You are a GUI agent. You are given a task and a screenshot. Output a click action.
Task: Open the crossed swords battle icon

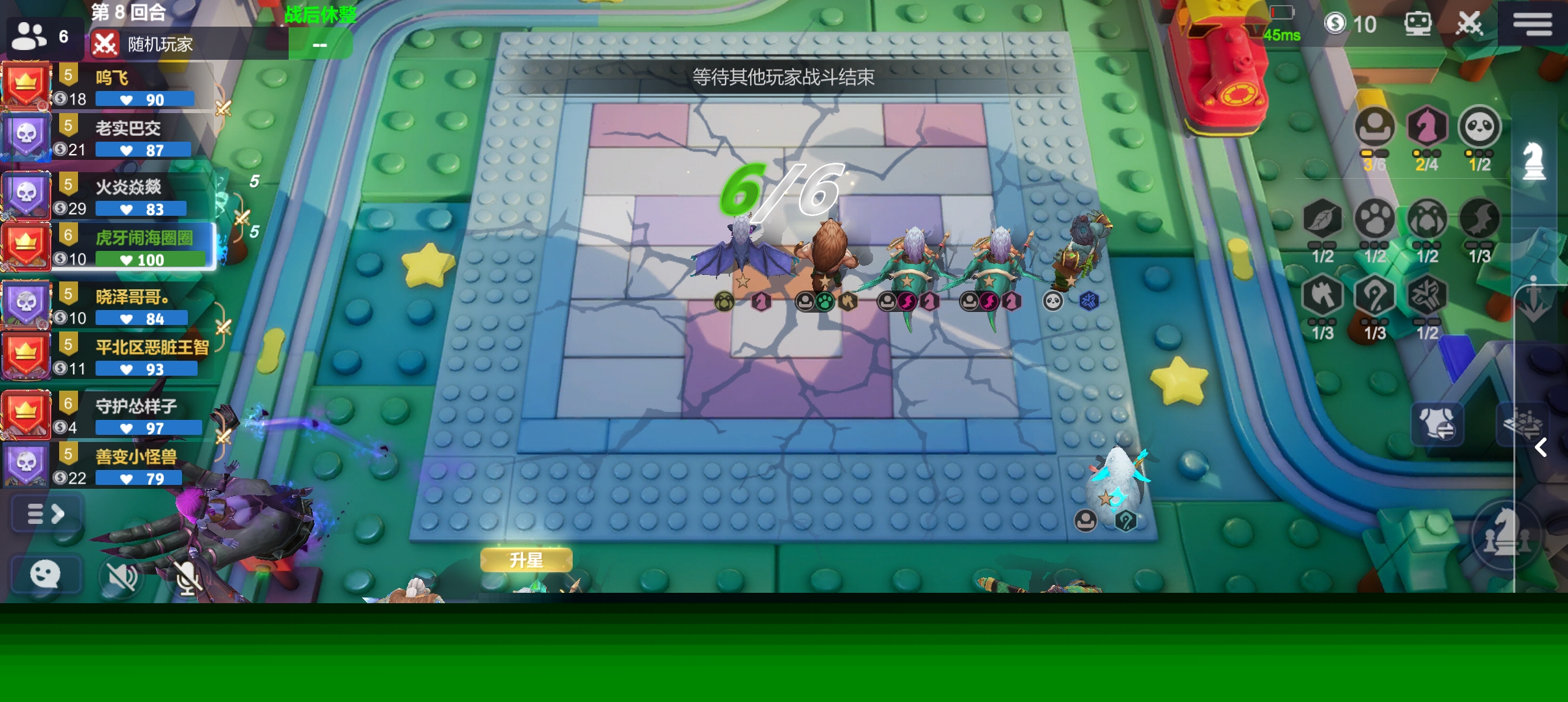click(1469, 24)
